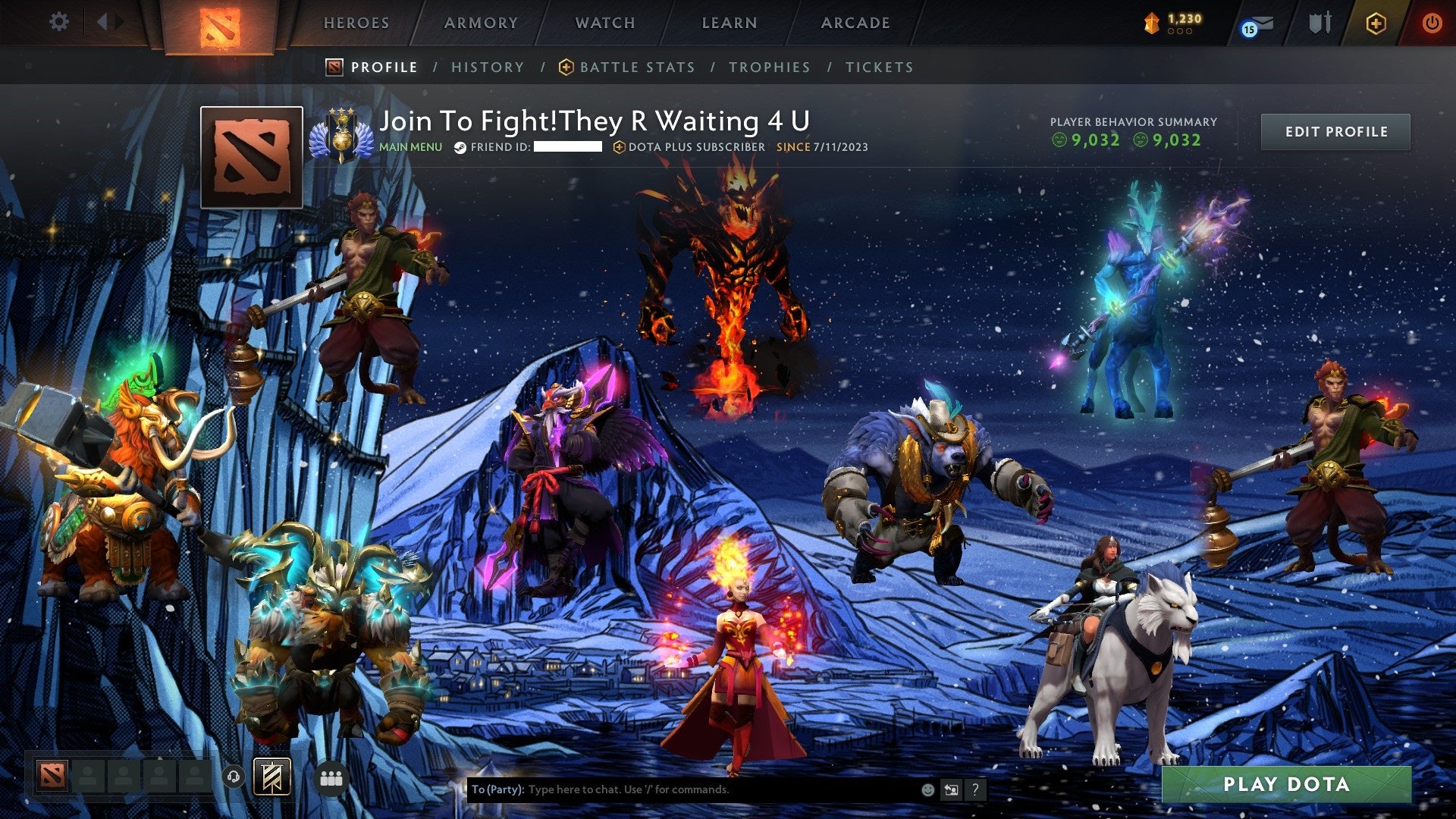The image size is (1456, 819).
Task: Open the mail inbox with 15 notifications
Action: click(x=1260, y=23)
